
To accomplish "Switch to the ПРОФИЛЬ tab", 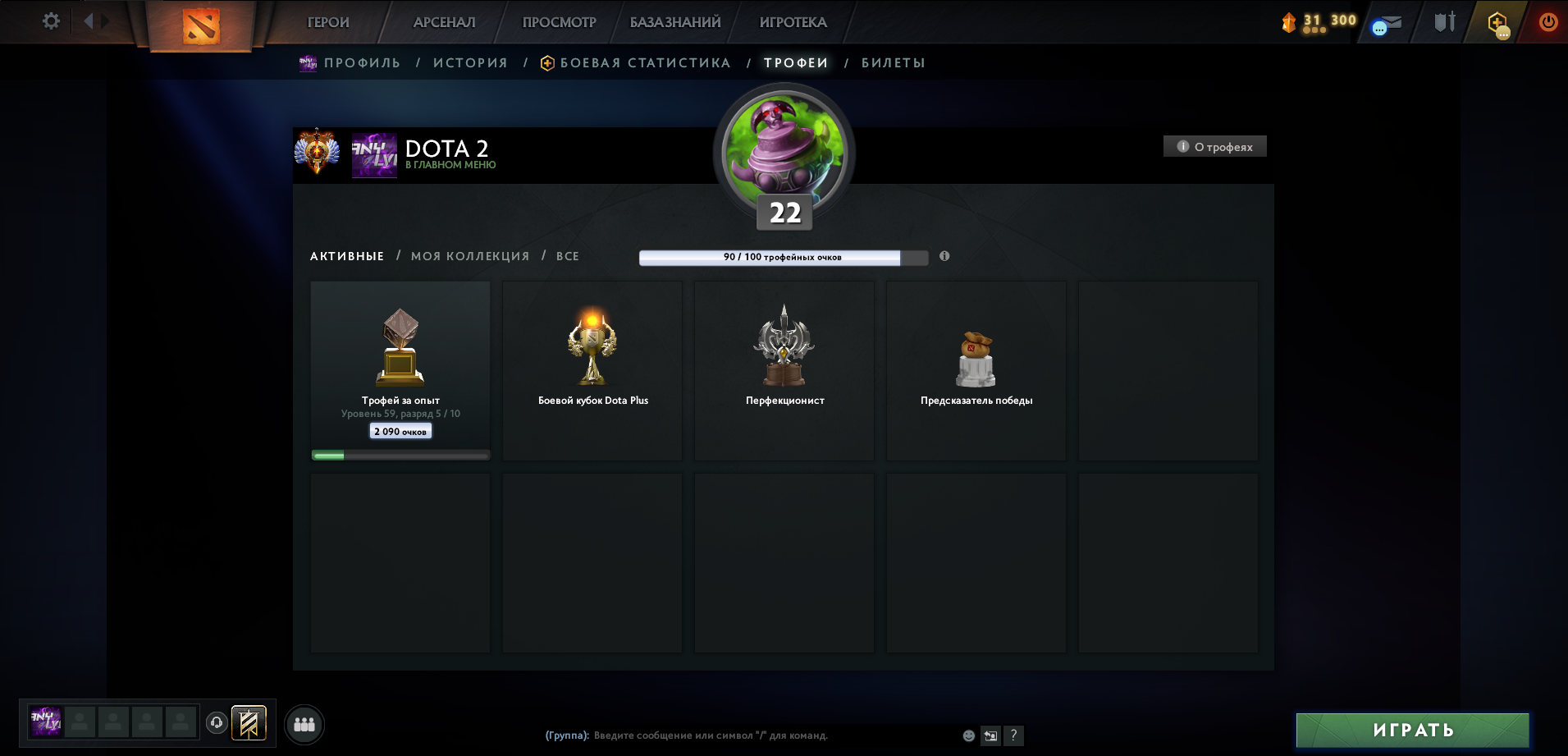I will [362, 63].
